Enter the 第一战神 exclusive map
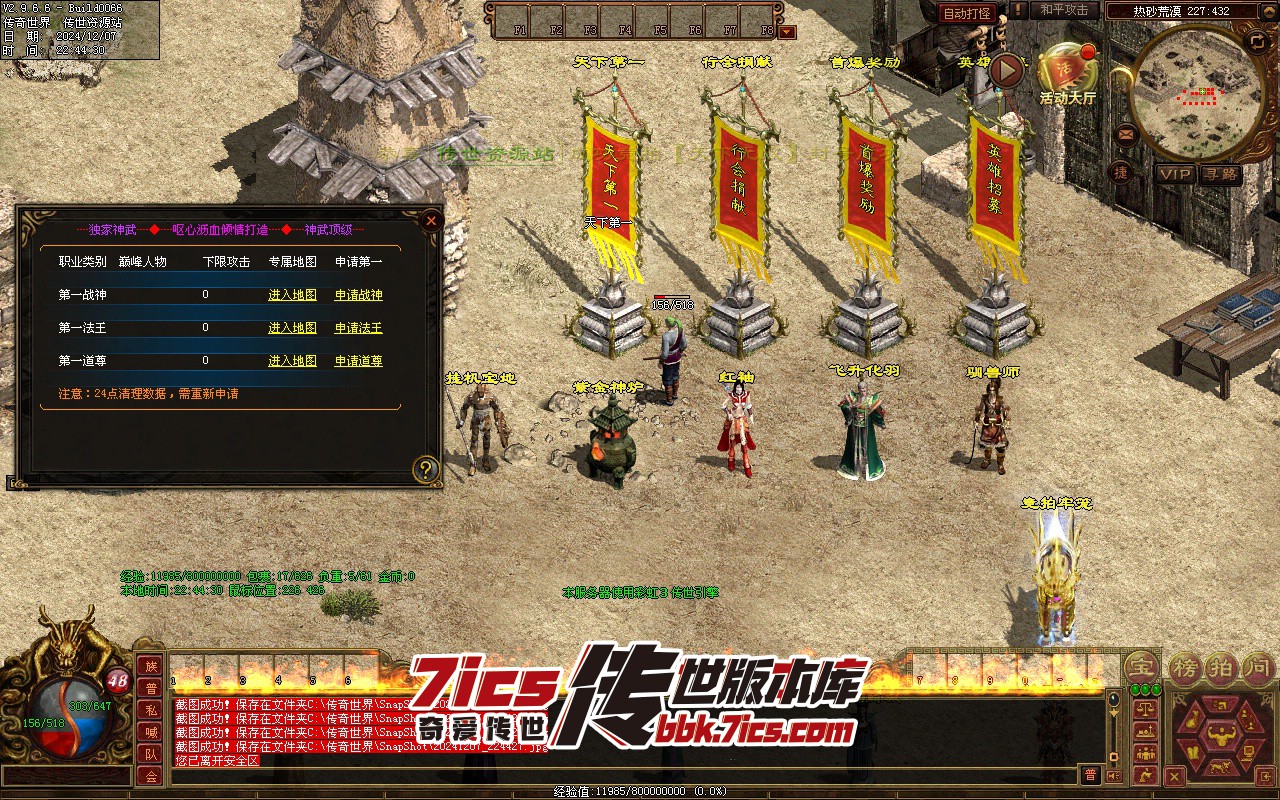The height and width of the screenshot is (800, 1280). (x=292, y=295)
